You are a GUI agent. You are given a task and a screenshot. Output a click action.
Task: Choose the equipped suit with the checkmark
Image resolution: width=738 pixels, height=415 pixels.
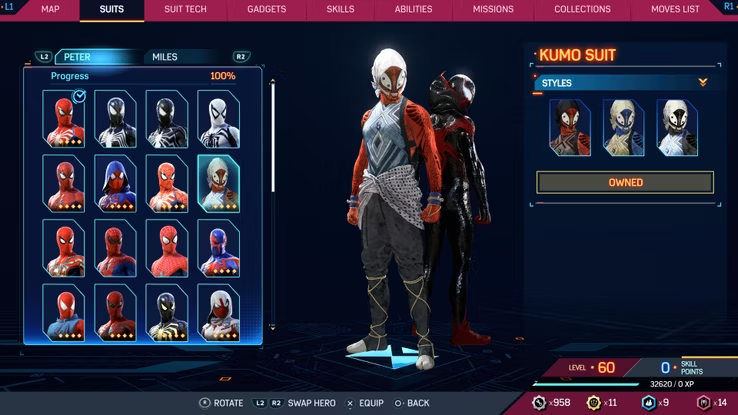(64, 119)
